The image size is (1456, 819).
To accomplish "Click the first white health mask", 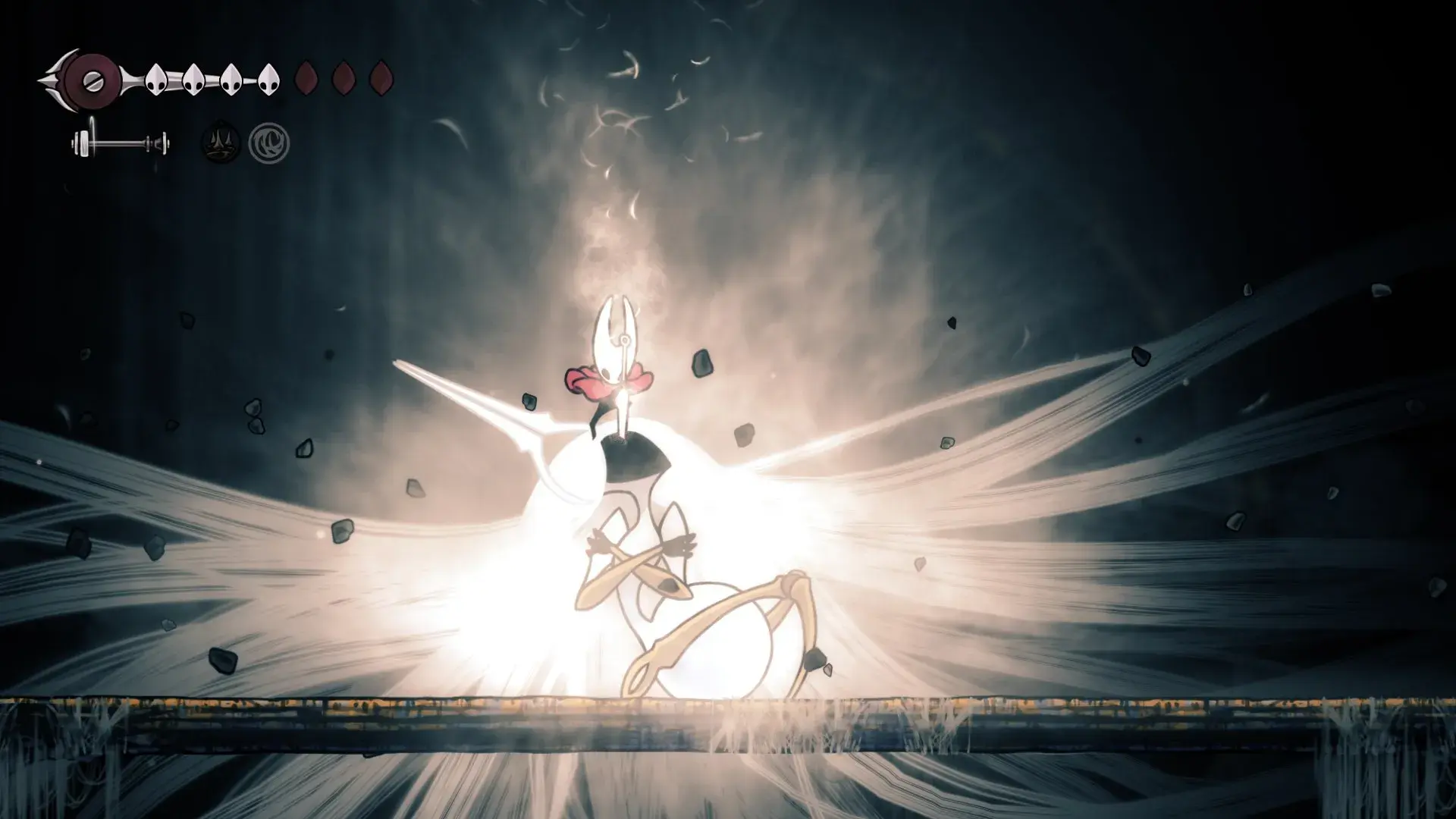I will point(155,78).
